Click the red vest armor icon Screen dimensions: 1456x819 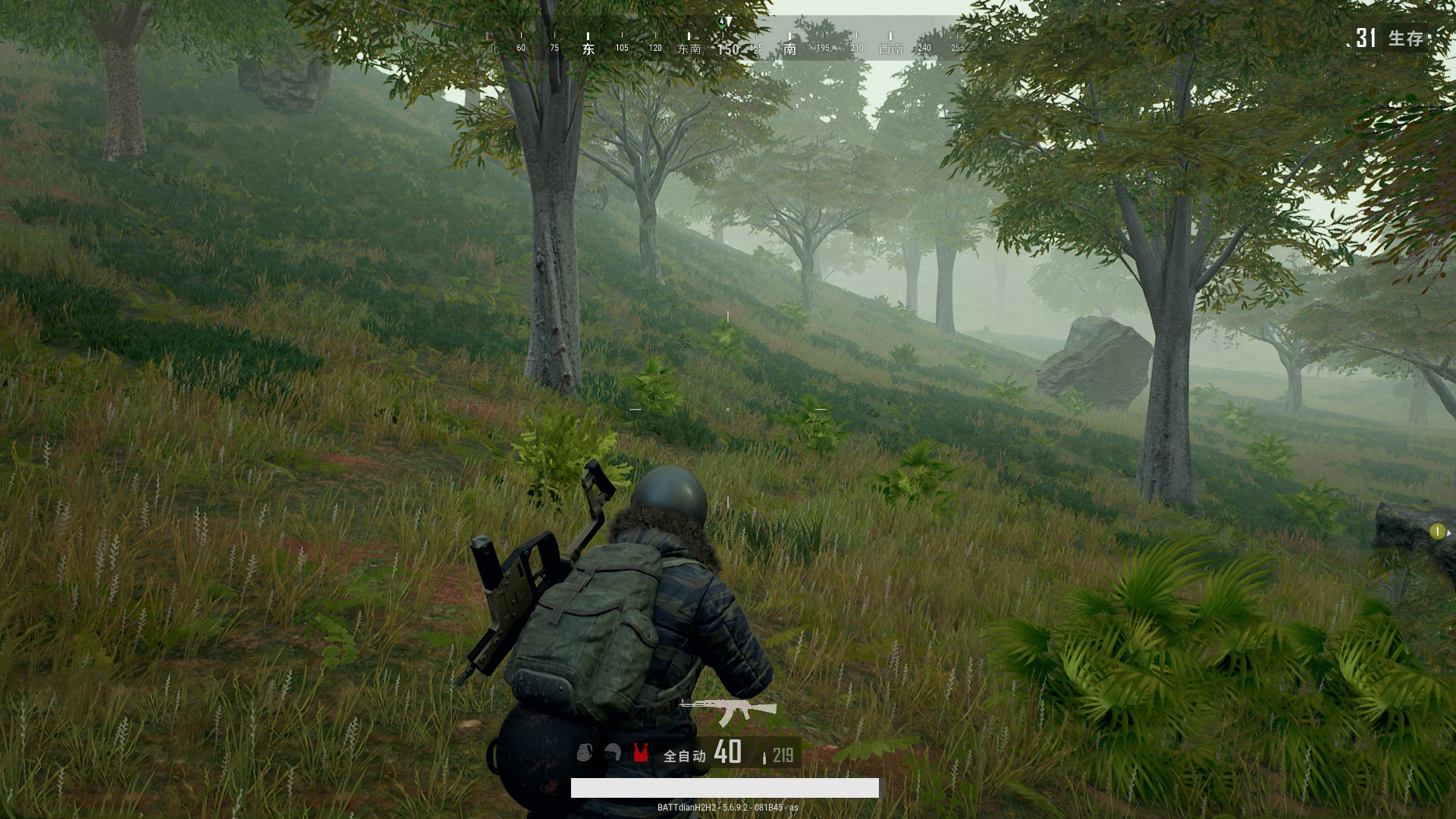(641, 752)
